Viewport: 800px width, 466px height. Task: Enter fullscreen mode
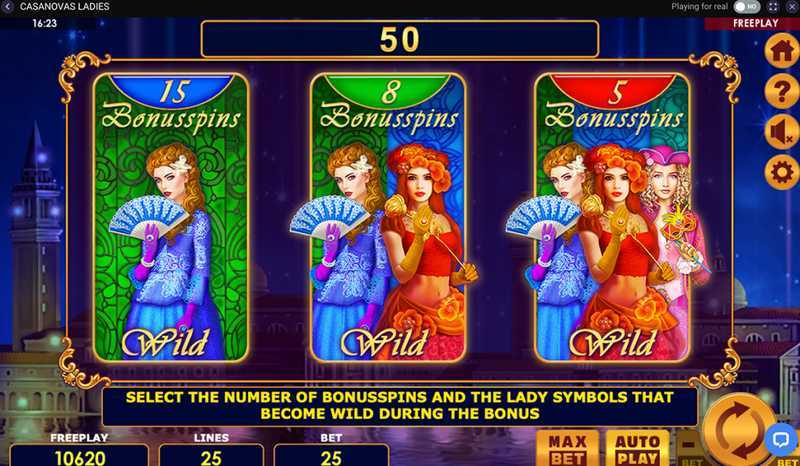point(772,6)
